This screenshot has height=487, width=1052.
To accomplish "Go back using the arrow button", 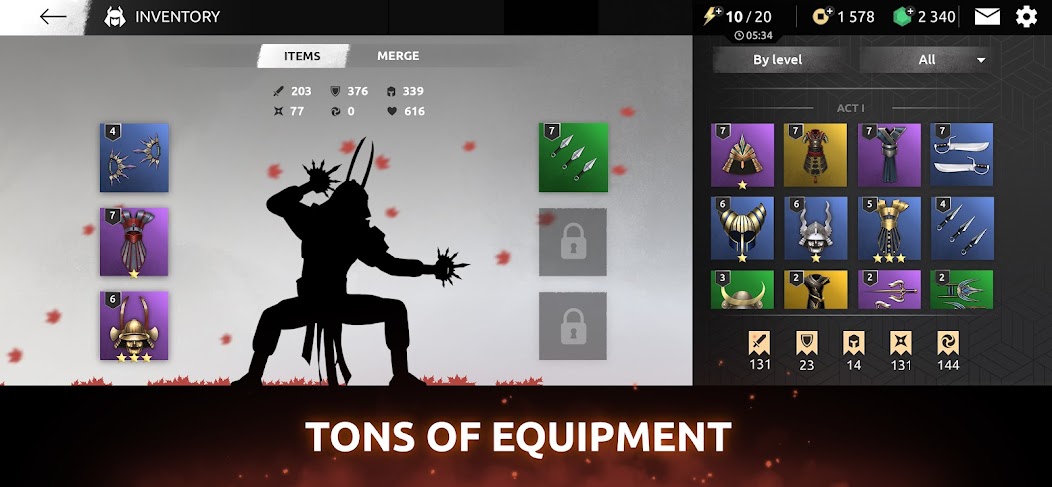I will pyautogui.click(x=53, y=17).
